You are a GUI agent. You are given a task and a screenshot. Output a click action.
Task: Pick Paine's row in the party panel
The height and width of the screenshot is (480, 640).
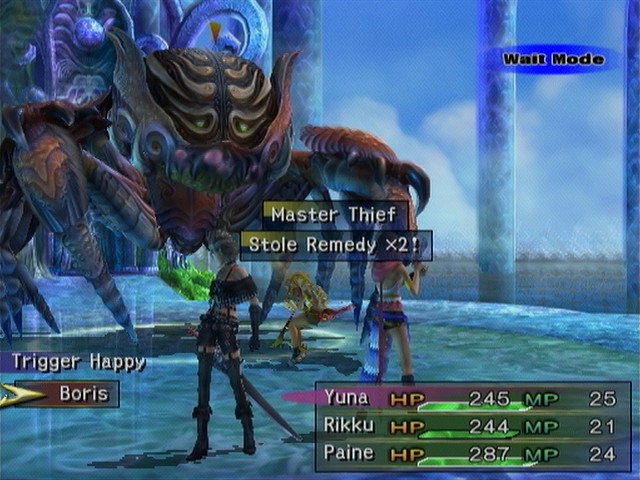click(x=470, y=453)
